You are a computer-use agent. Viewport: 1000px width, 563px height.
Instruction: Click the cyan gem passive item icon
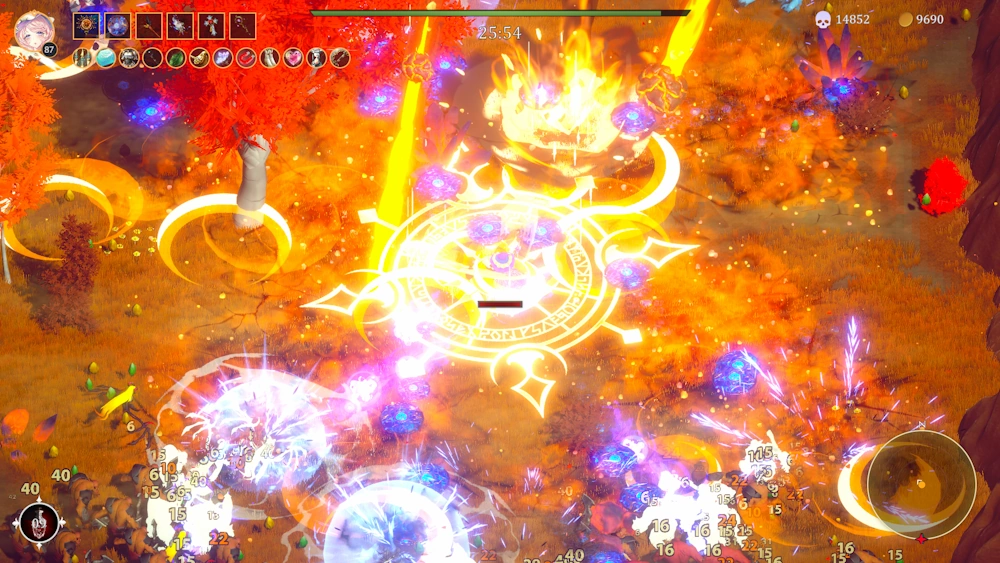pos(106,58)
